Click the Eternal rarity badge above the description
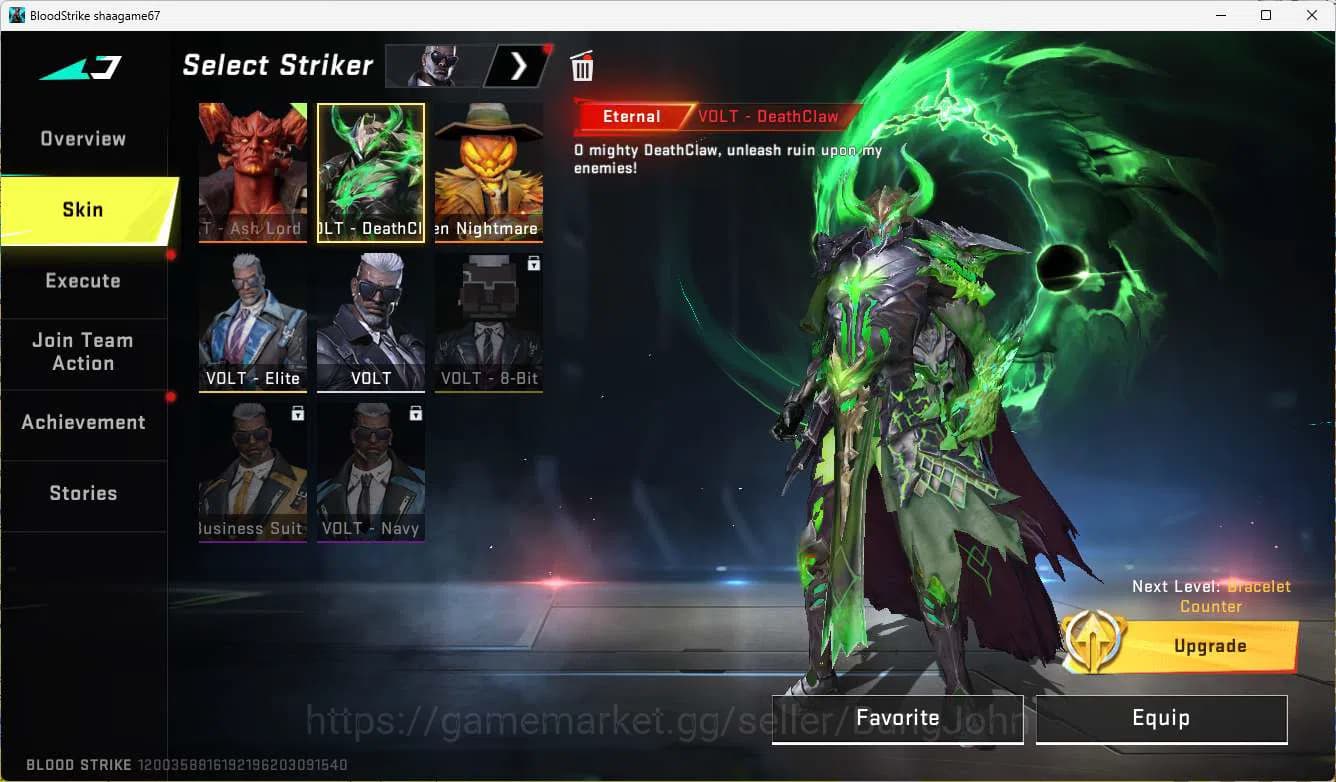The height and width of the screenshot is (782, 1336). coord(631,116)
